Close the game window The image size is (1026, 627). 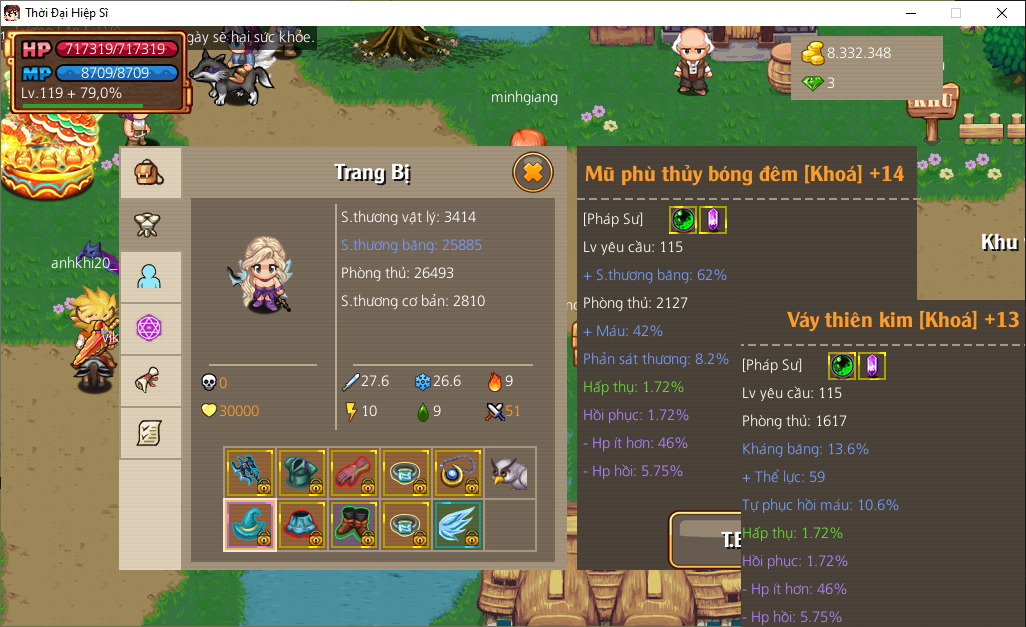click(x=1001, y=13)
